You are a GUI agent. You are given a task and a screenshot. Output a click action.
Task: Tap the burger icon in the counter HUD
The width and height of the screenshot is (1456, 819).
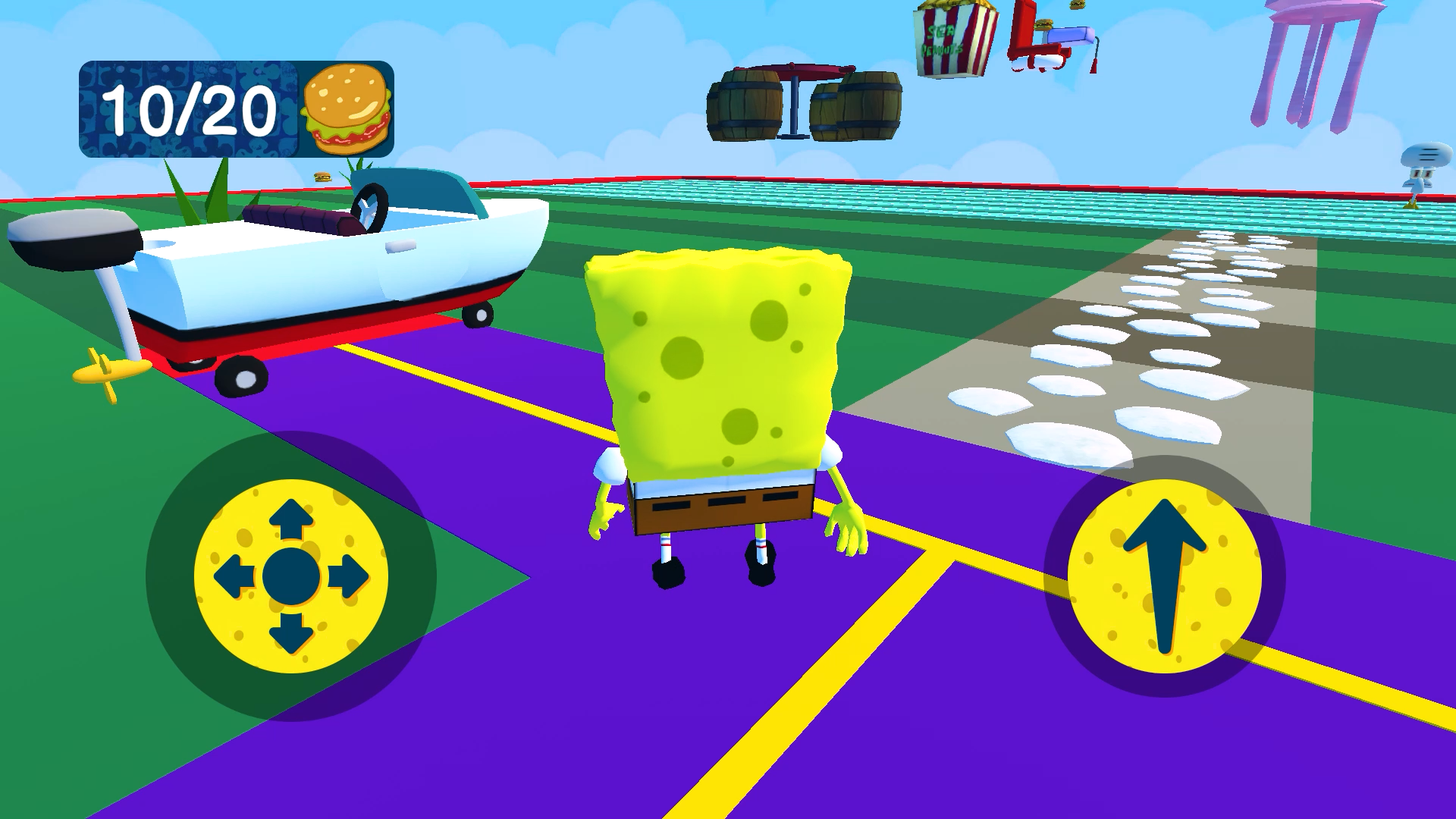tap(345, 106)
